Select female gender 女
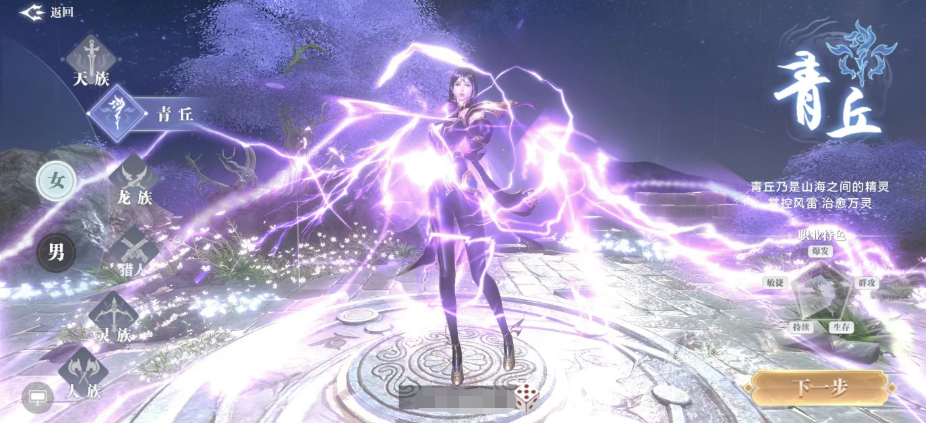 tap(56, 181)
